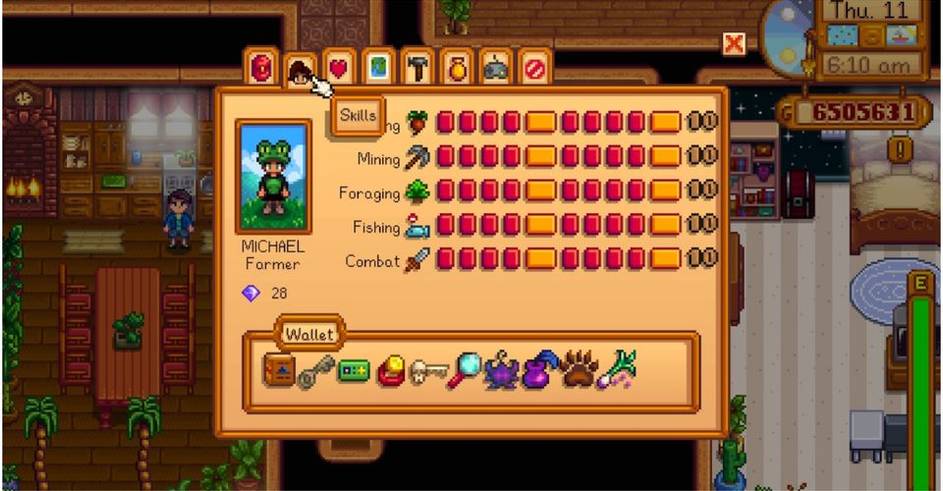Select the Dark Talisman icon
Image resolution: width=943 pixels, height=491 pixels.
(x=501, y=372)
